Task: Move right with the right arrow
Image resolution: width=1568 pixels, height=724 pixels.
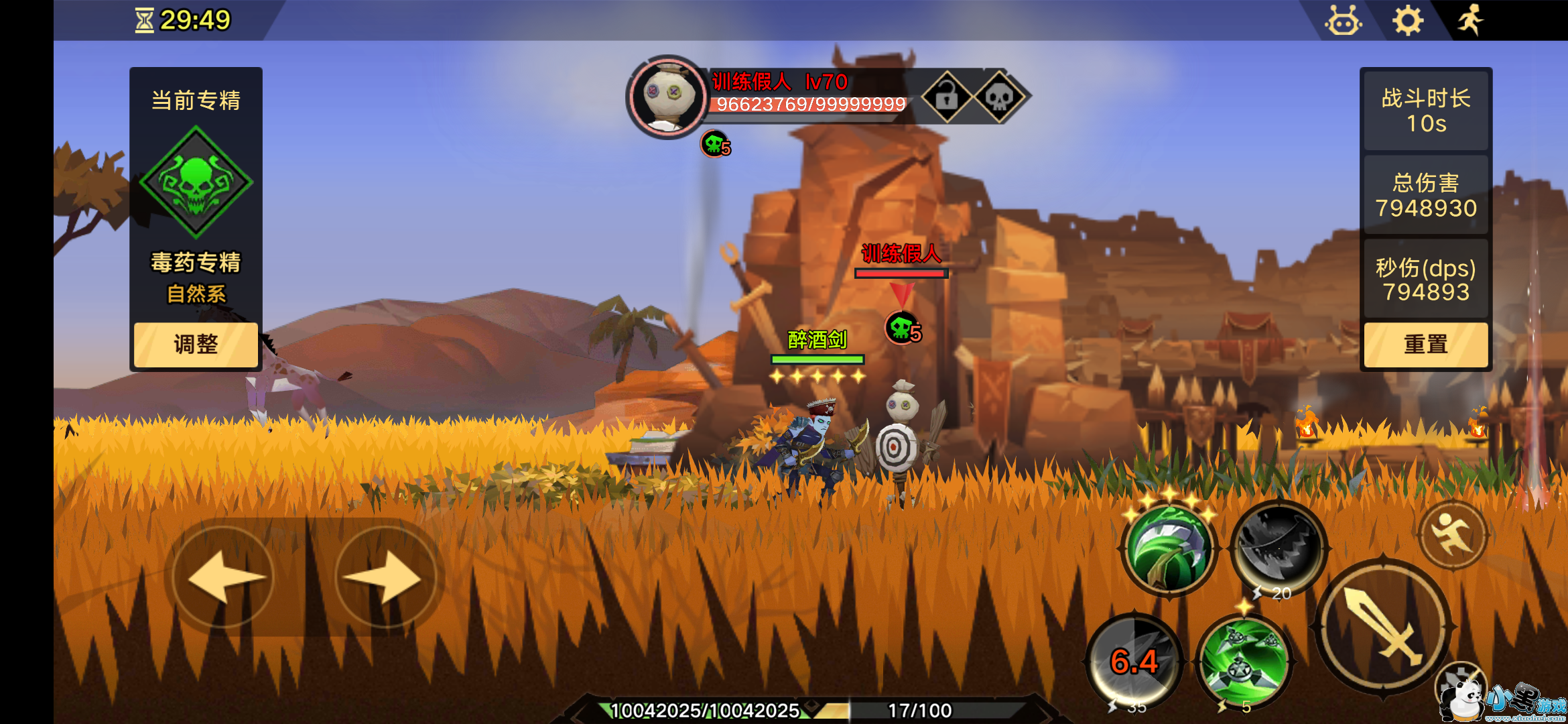Action: [x=385, y=577]
